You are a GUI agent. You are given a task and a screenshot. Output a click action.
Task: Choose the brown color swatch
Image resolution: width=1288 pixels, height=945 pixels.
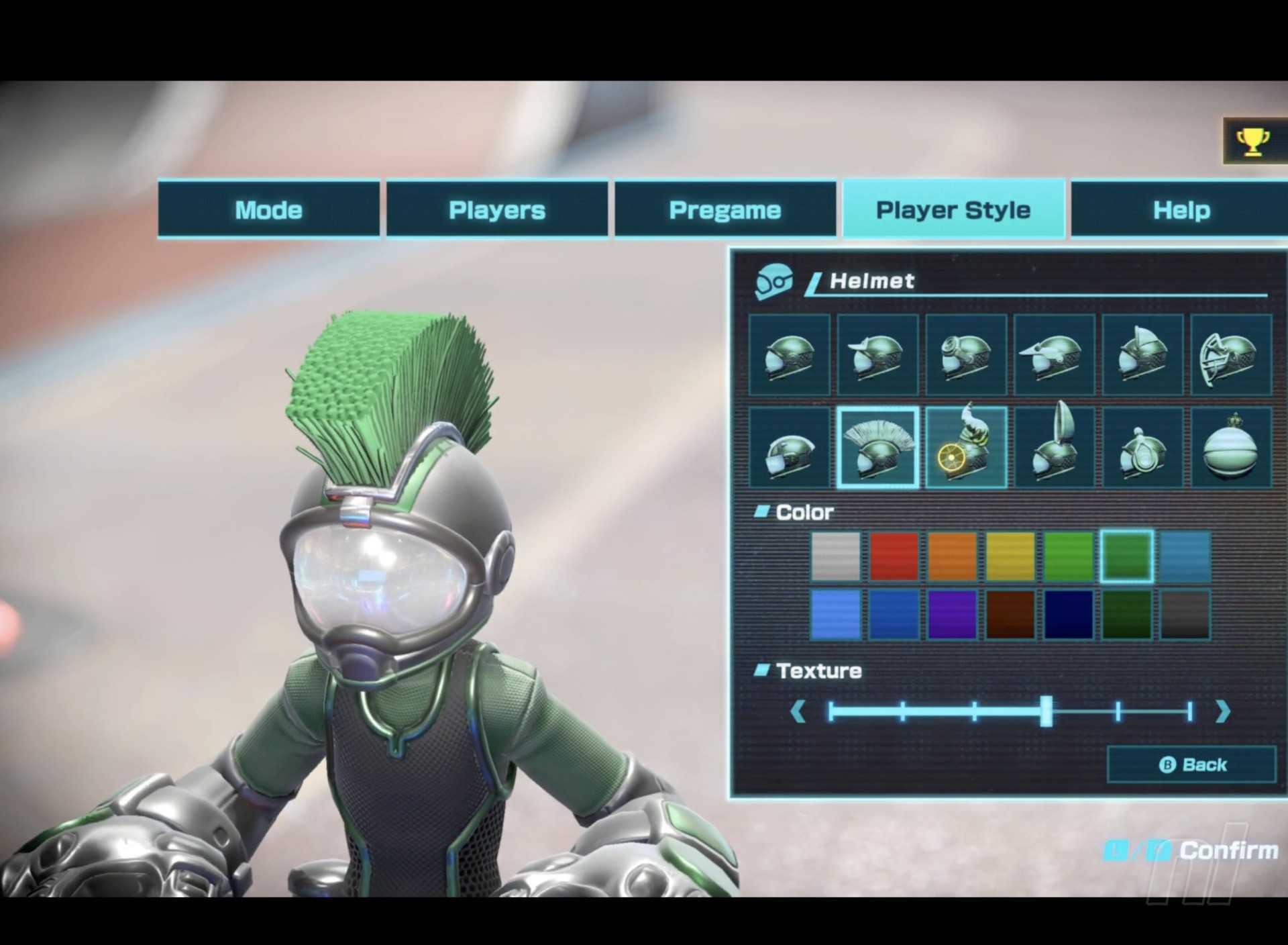coord(1010,614)
